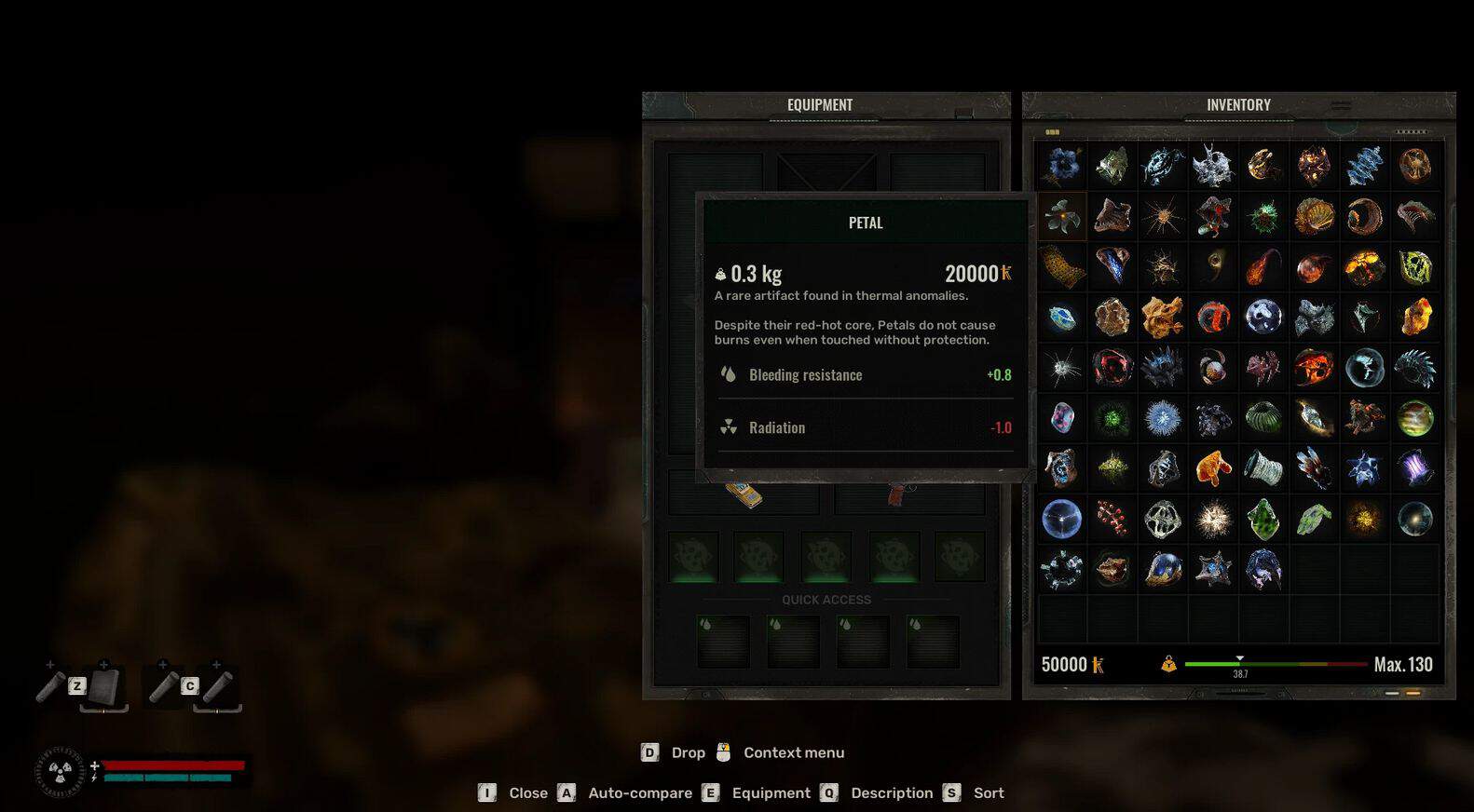
Task: Choose the pink and blue spotted stone artifact
Action: 1062,417
